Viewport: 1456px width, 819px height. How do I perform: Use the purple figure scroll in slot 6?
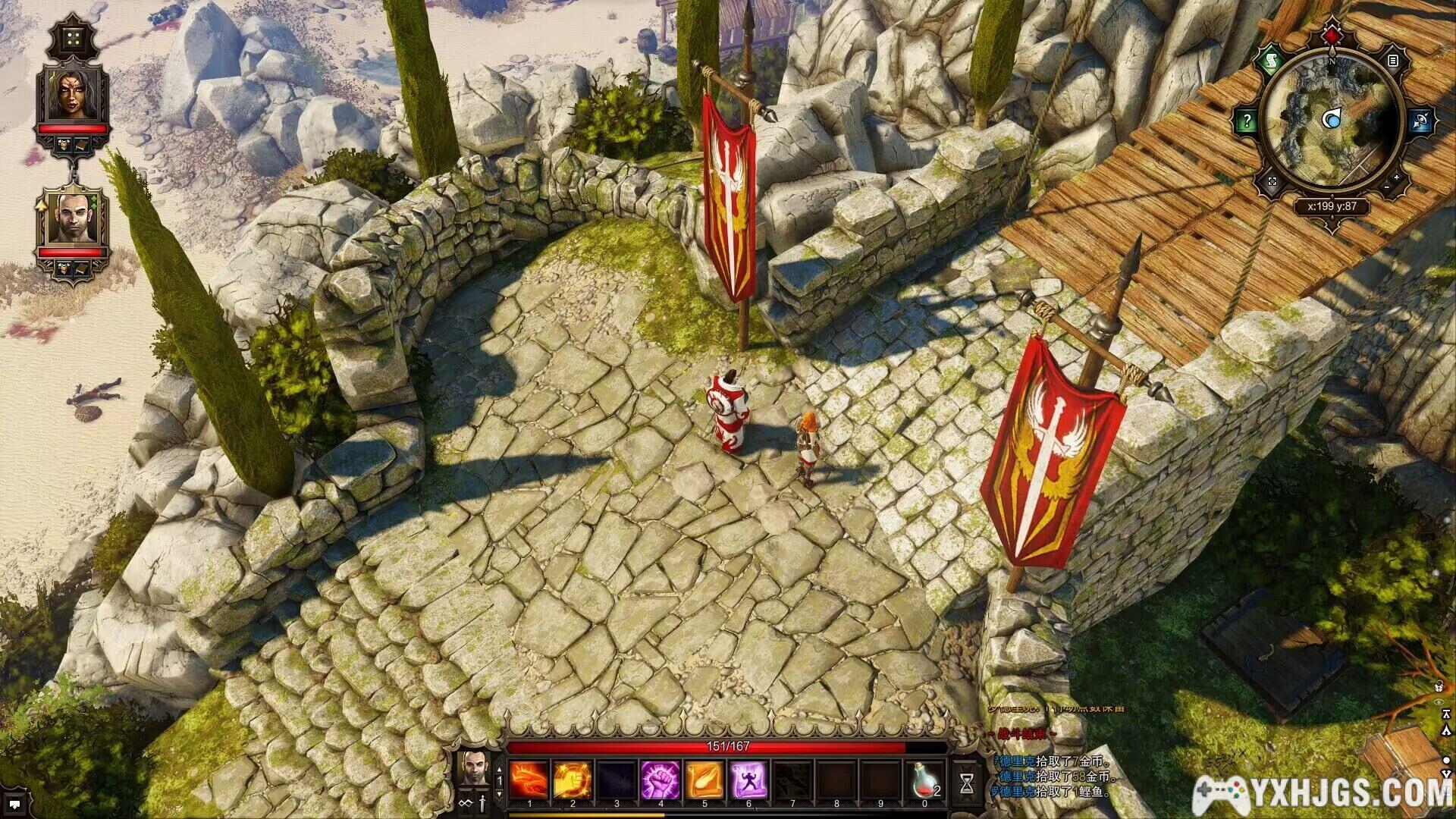[x=748, y=780]
